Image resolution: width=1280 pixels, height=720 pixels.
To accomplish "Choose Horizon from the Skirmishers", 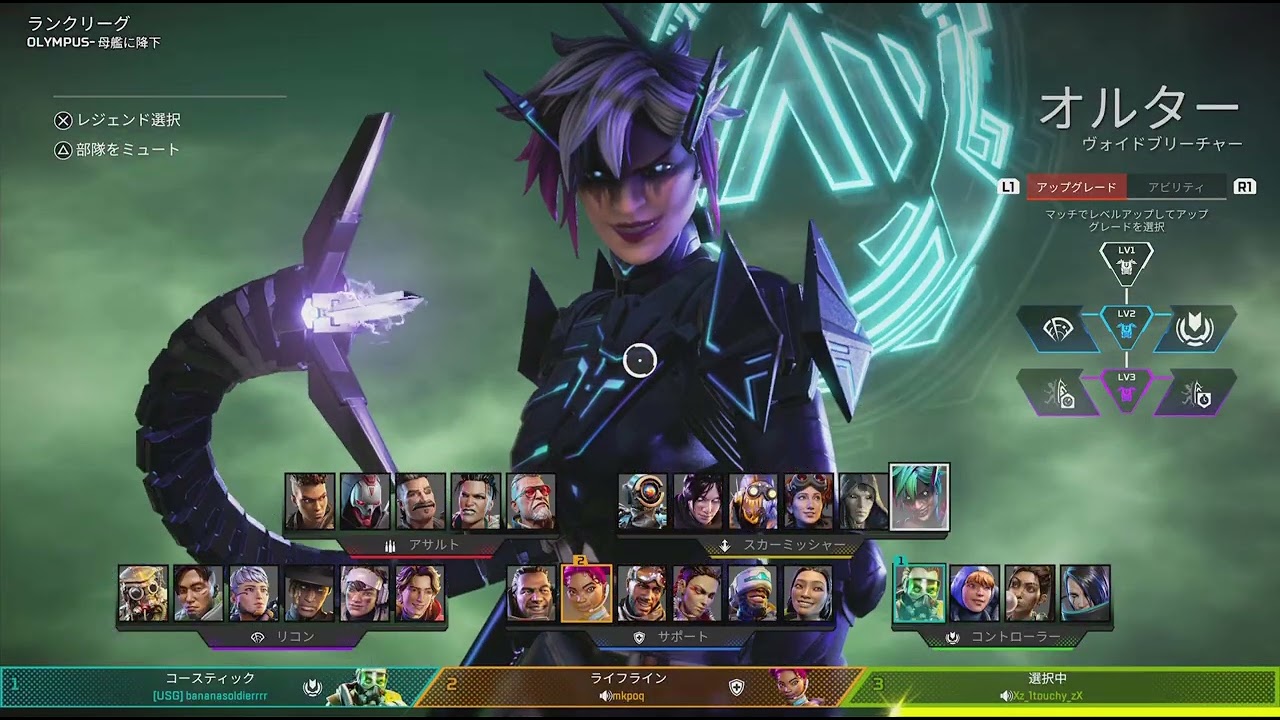I will [808, 501].
